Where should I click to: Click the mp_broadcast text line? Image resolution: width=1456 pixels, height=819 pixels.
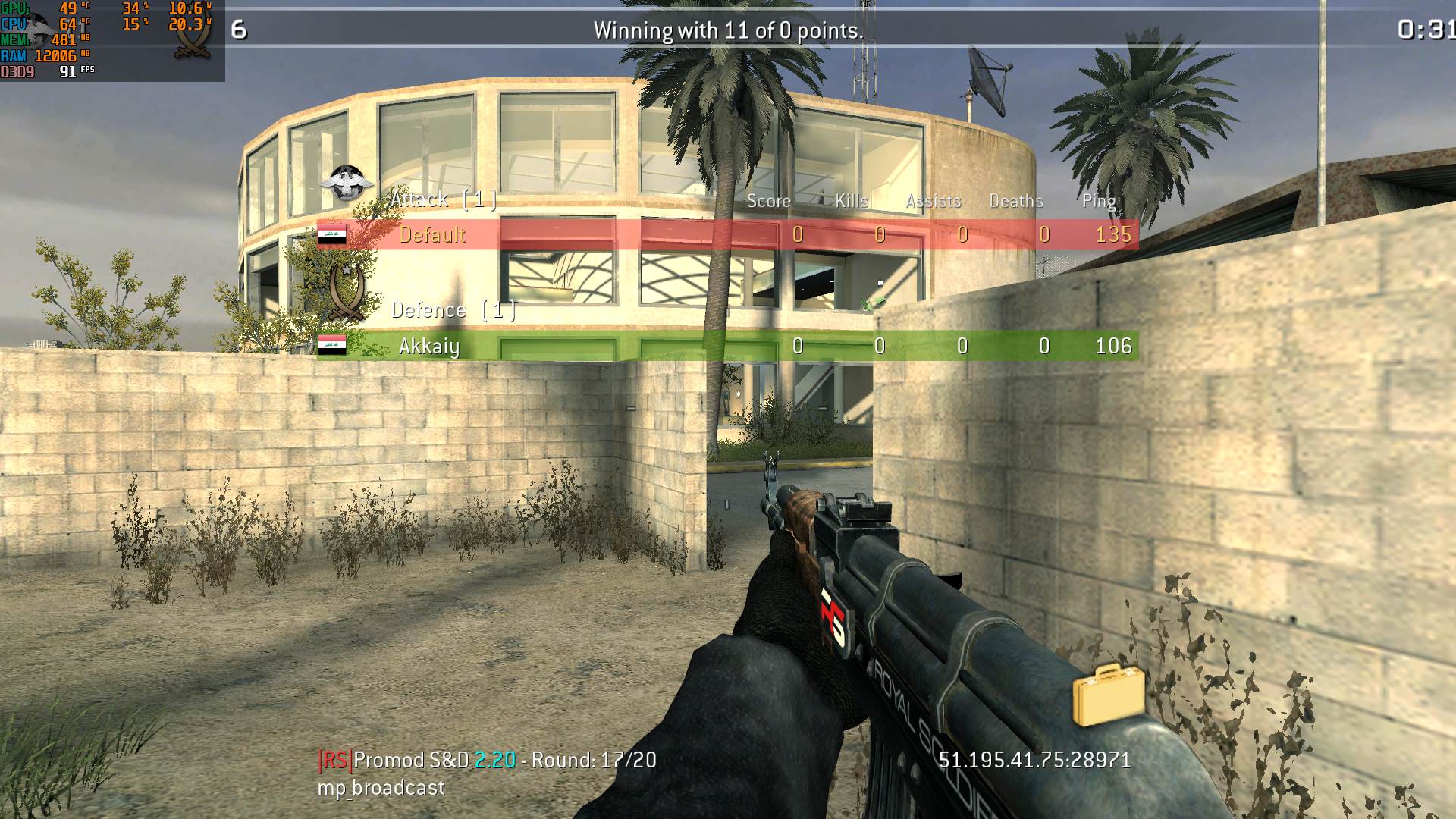379,787
